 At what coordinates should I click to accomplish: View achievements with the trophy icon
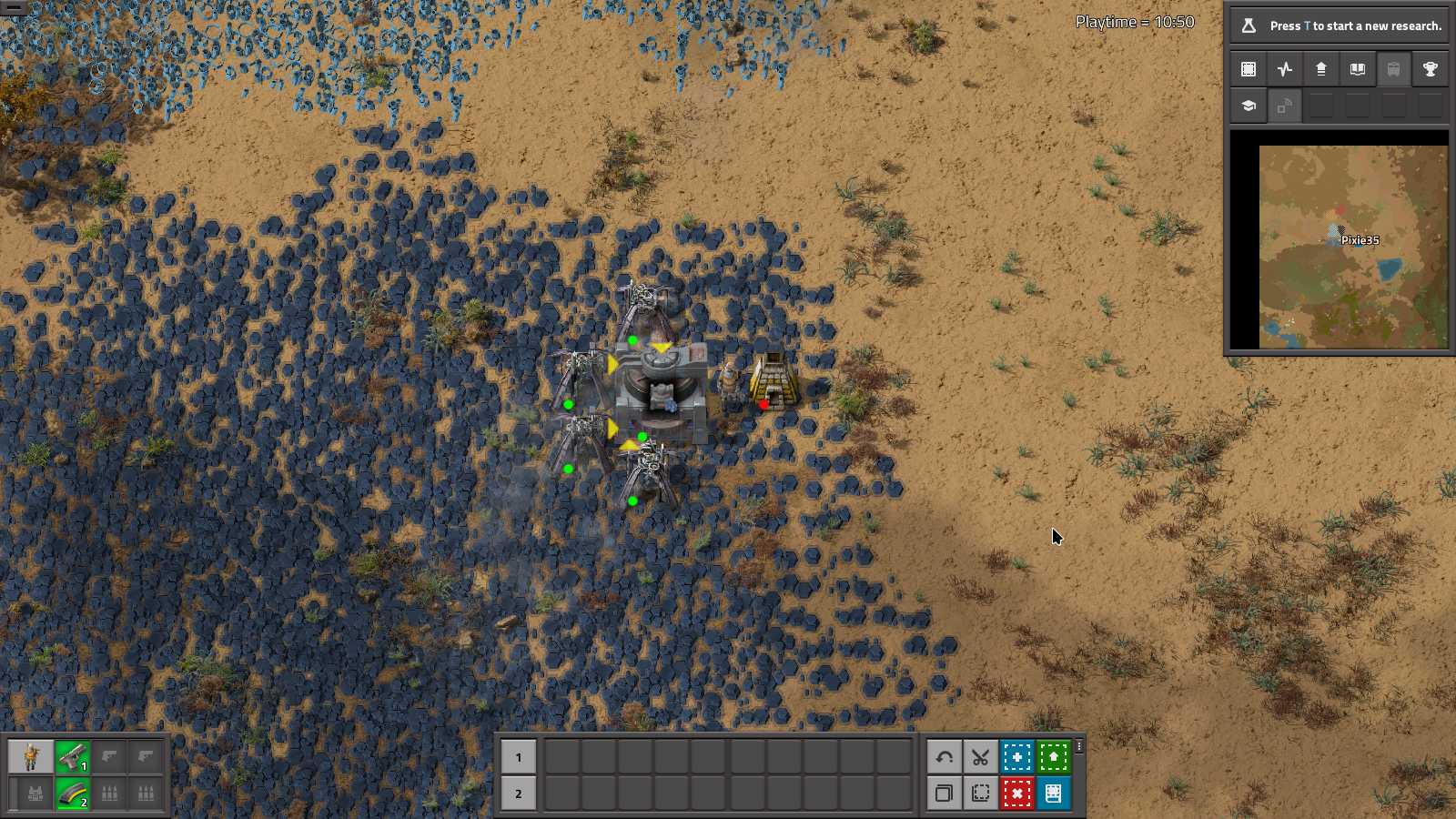(x=1430, y=68)
